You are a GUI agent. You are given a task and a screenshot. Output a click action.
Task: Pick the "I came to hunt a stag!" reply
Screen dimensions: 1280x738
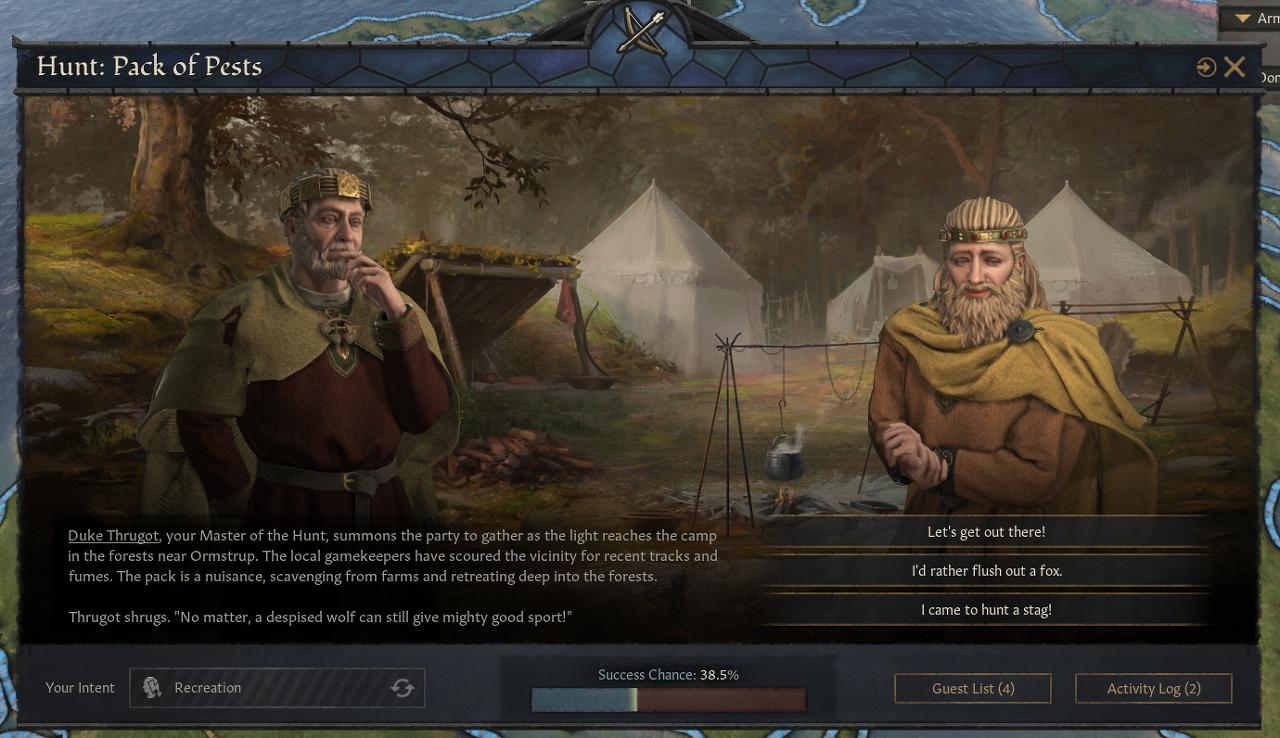point(986,610)
